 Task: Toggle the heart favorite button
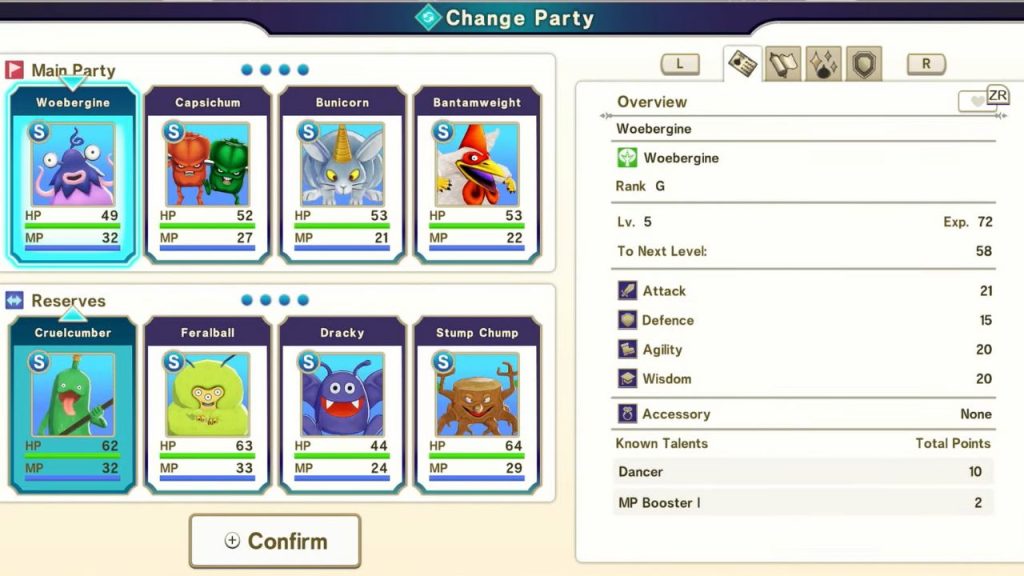pos(975,102)
